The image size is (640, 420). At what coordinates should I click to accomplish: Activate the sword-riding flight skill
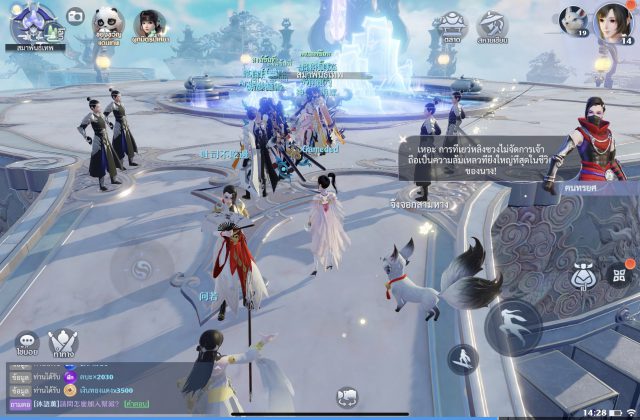[463, 359]
